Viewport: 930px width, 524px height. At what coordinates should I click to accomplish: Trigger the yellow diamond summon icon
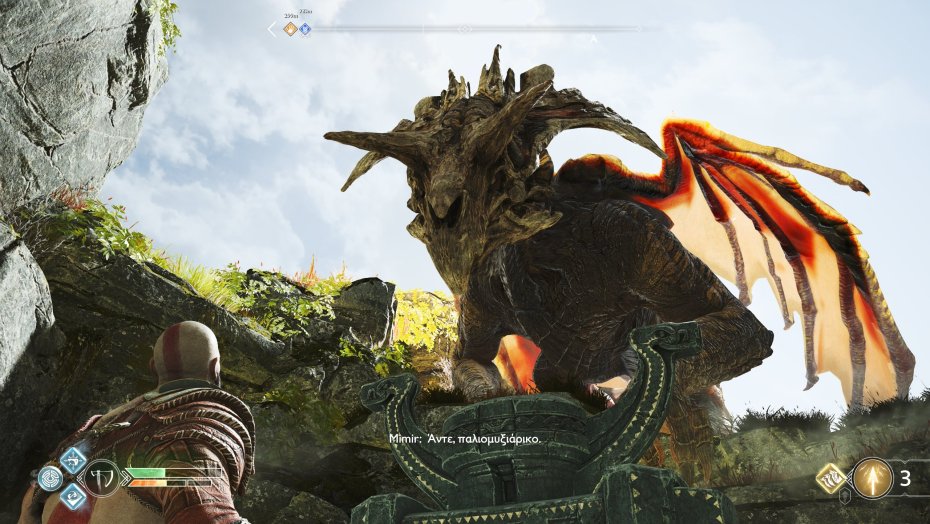point(831,479)
